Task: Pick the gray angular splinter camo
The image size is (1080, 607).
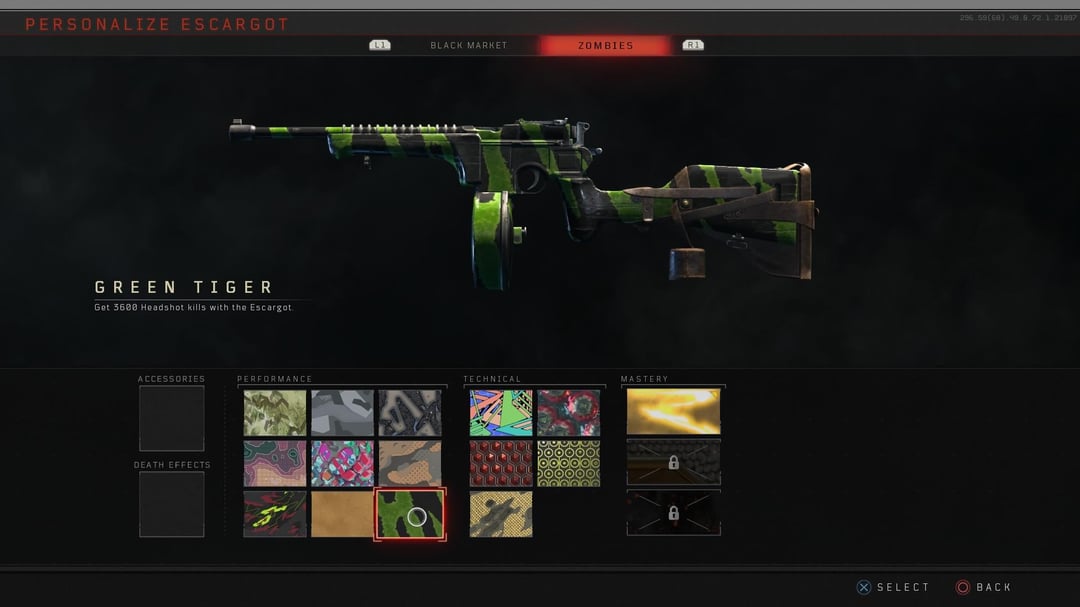Action: [342, 412]
